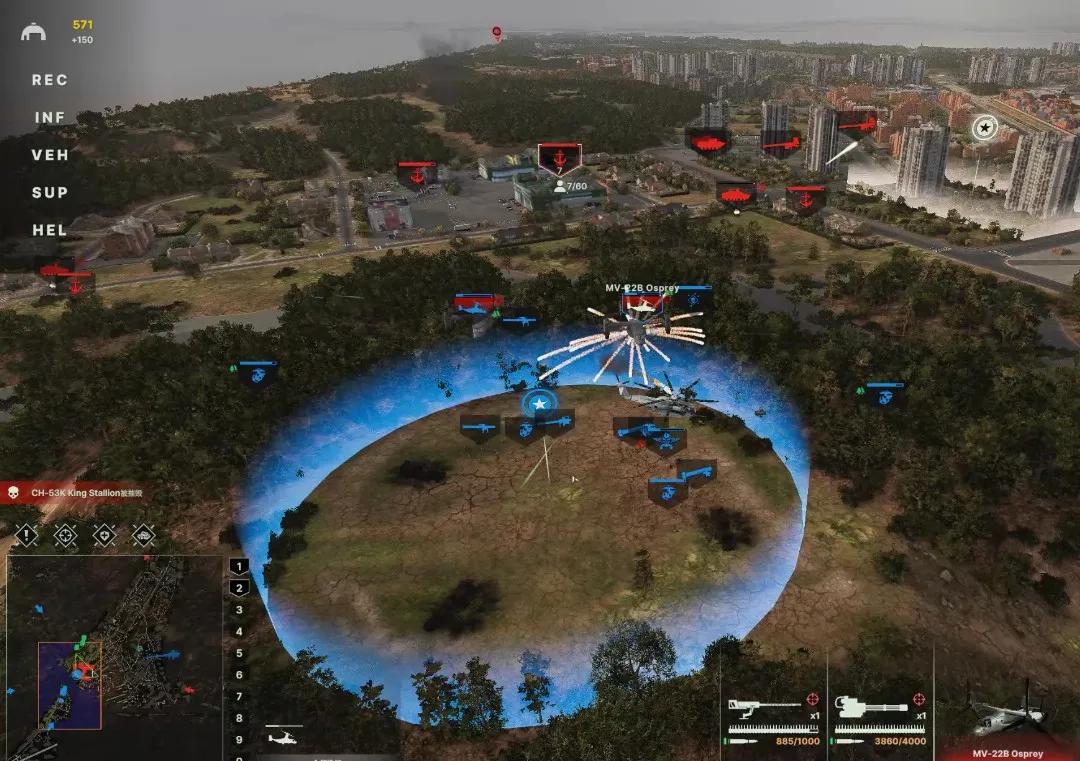Click the white star objective marker
The height and width of the screenshot is (761, 1080).
pyautogui.click(x=985, y=127)
